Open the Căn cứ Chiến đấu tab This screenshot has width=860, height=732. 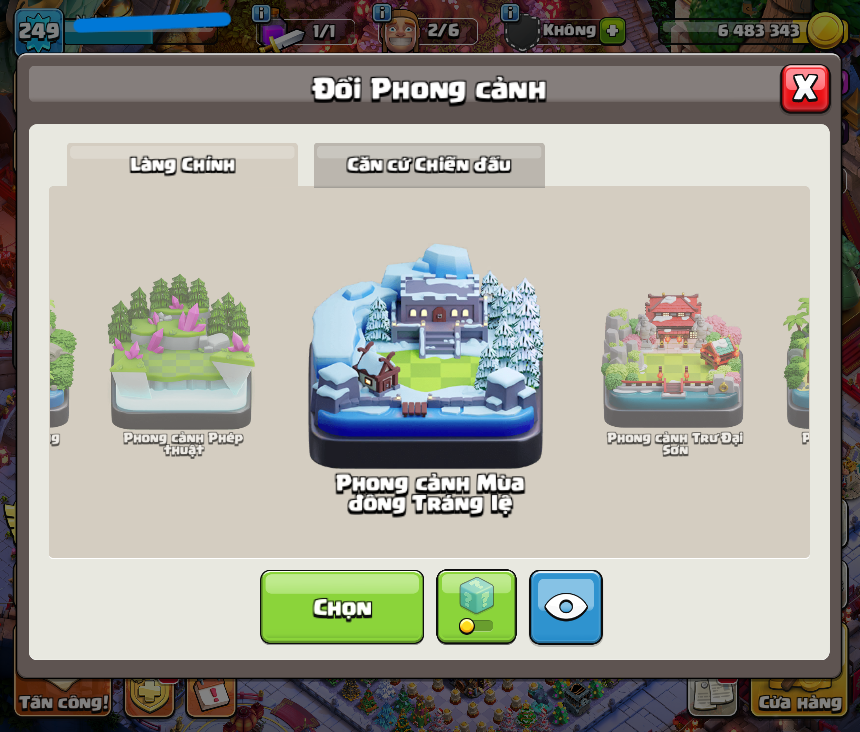coord(429,165)
